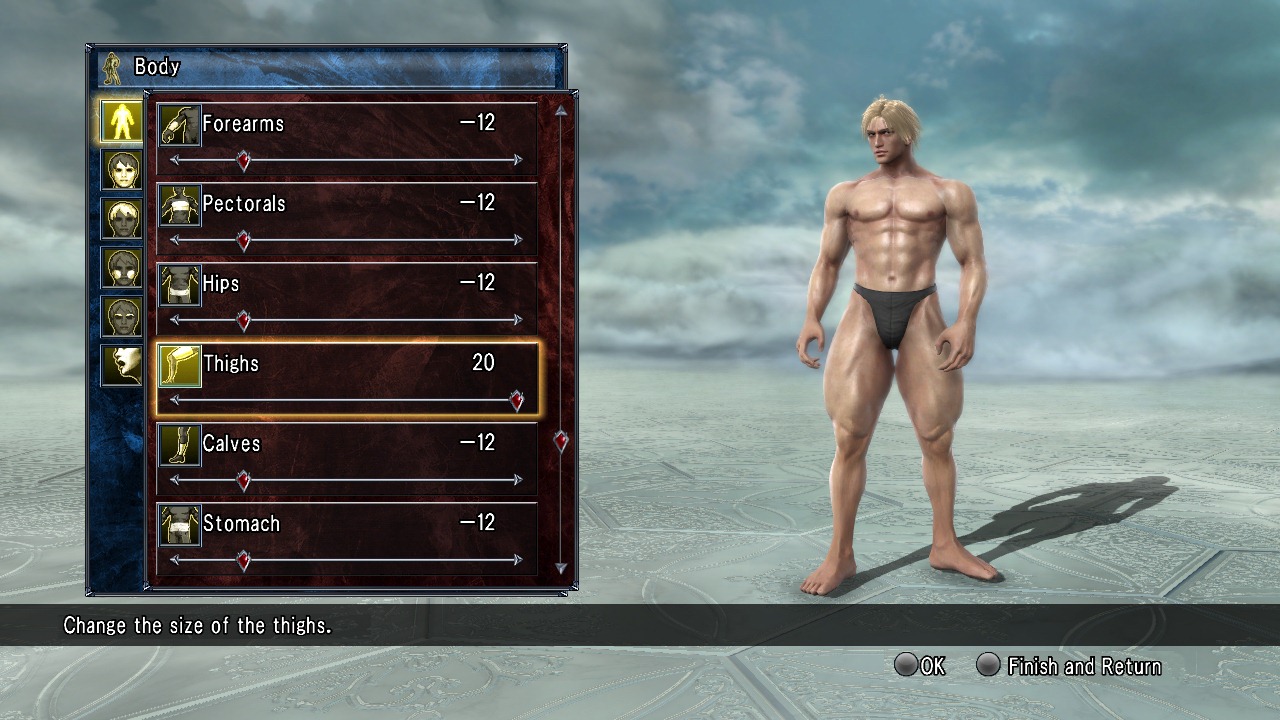Switch to the hair category tab
Viewport: 1280px width, 720px height.
coord(121,219)
